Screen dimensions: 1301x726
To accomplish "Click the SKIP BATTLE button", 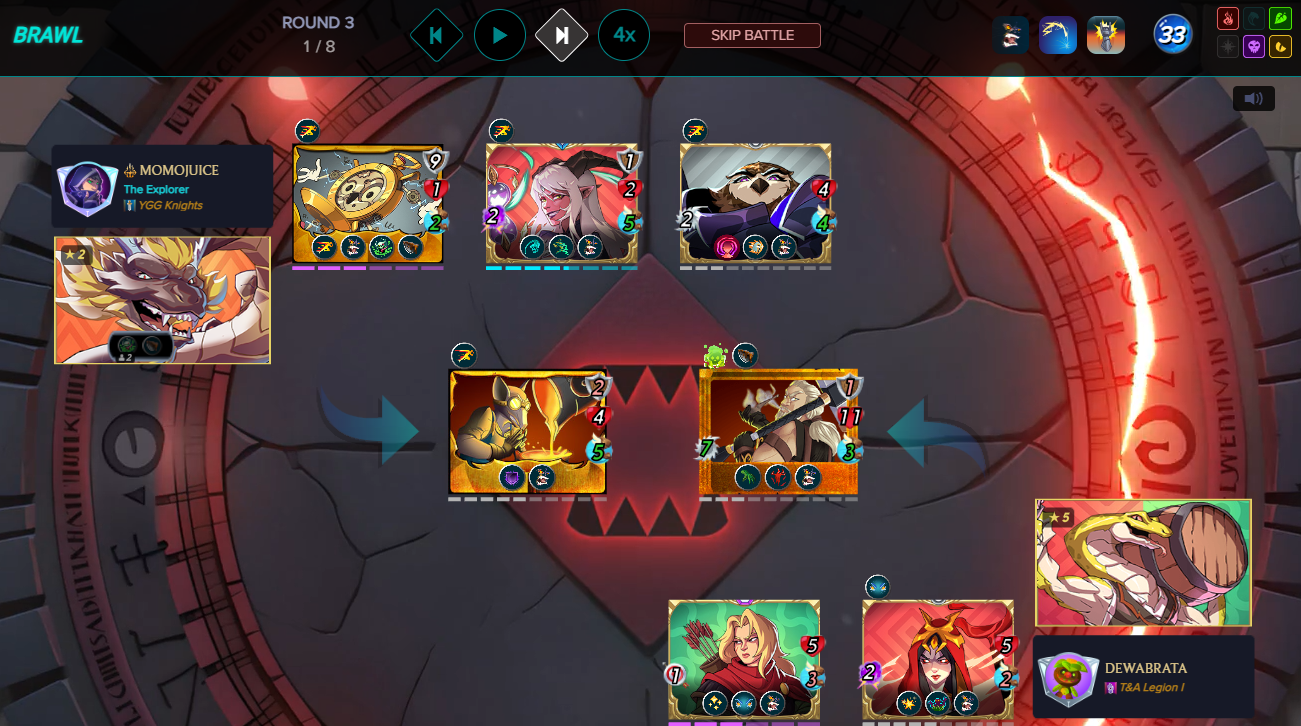I will coord(752,35).
